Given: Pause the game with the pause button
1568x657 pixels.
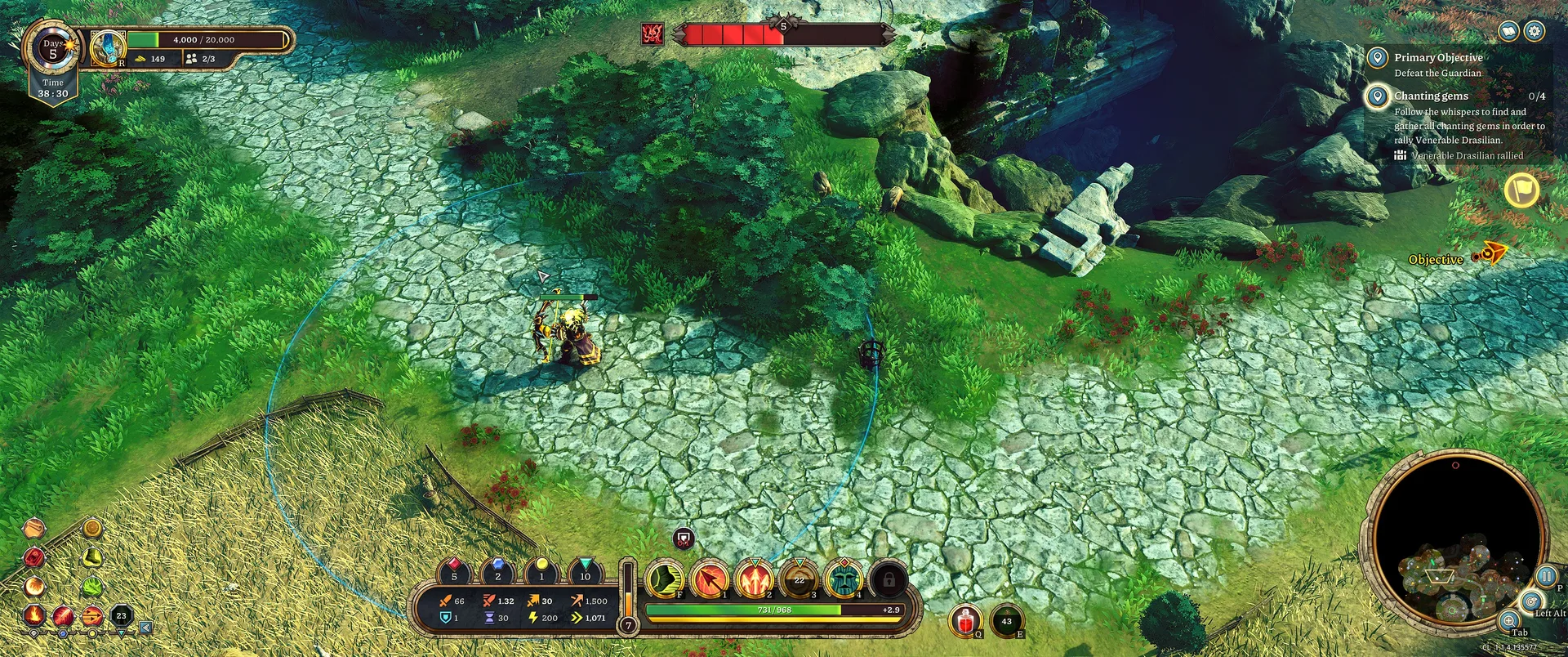Looking at the screenshot, I should tap(1546, 576).
